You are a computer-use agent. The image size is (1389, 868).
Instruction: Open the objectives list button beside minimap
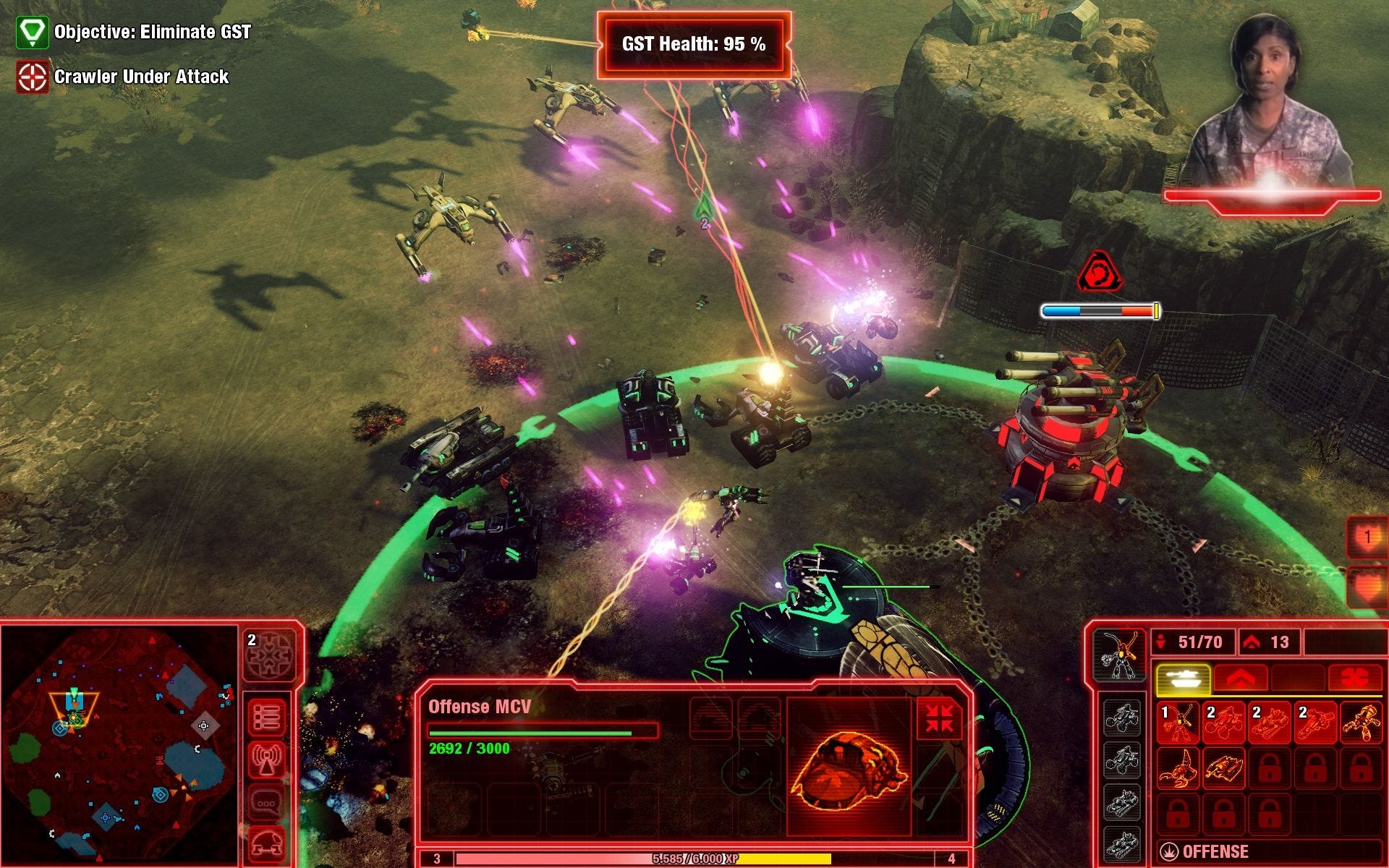coord(267,718)
